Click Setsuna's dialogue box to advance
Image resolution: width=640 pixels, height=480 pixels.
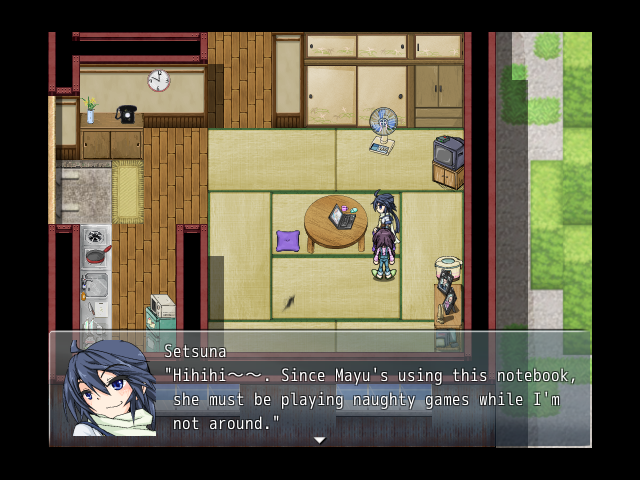pos(370,390)
